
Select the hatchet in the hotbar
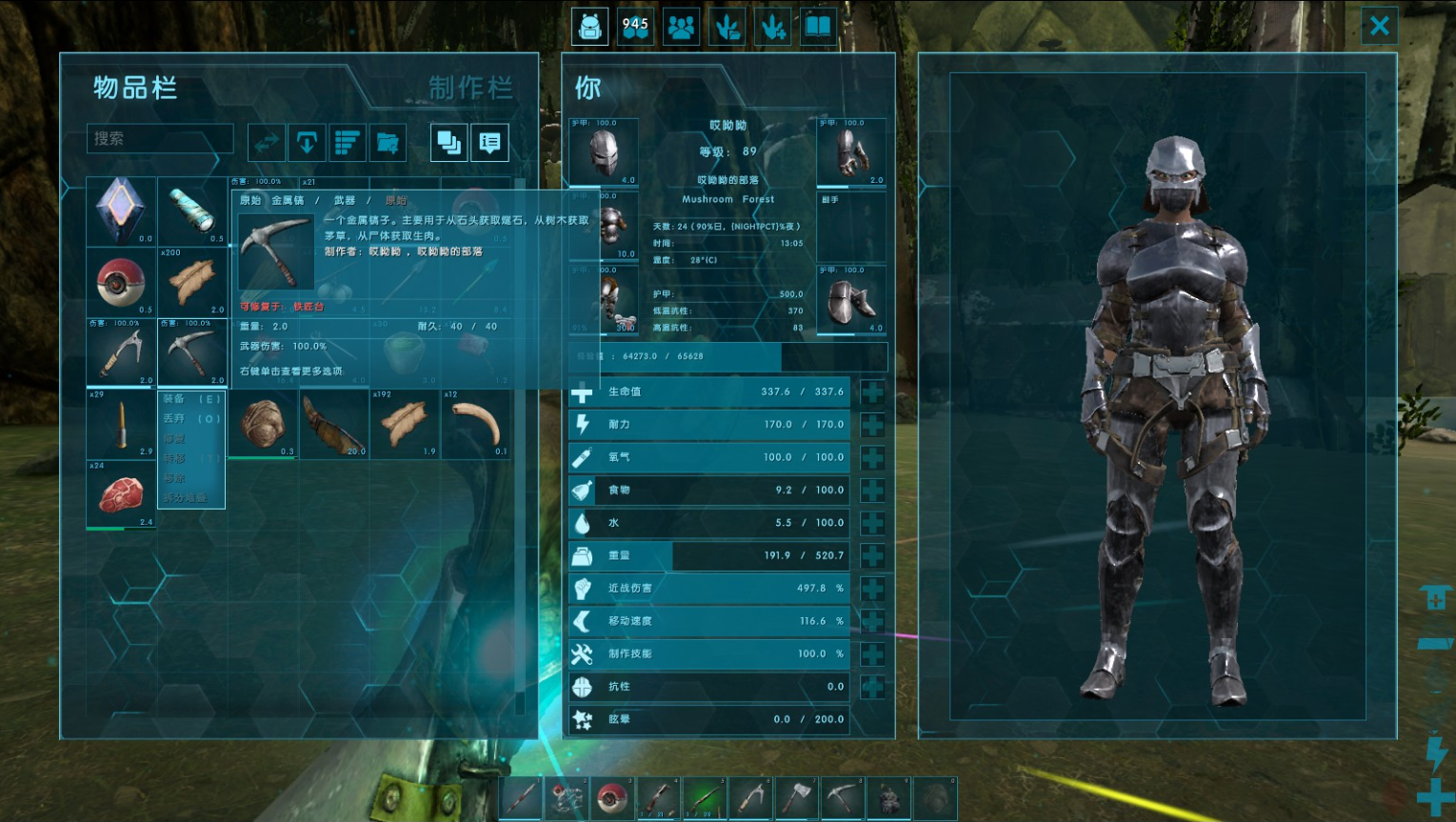tap(796, 798)
